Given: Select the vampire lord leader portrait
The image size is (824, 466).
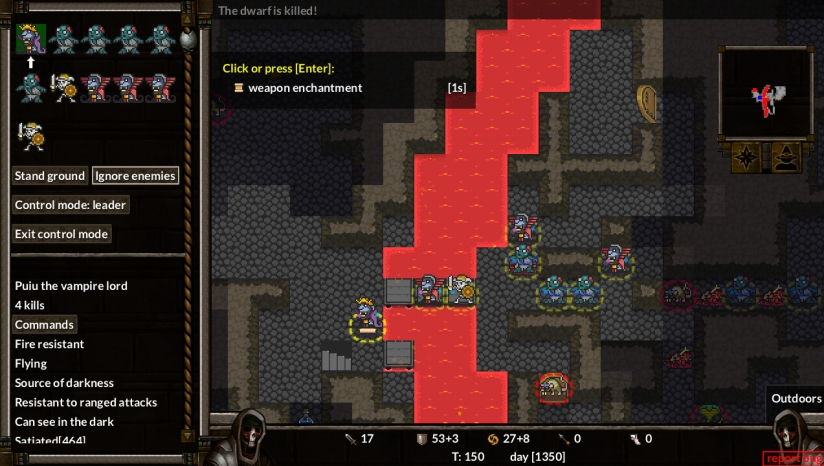Looking at the screenshot, I should (31, 39).
